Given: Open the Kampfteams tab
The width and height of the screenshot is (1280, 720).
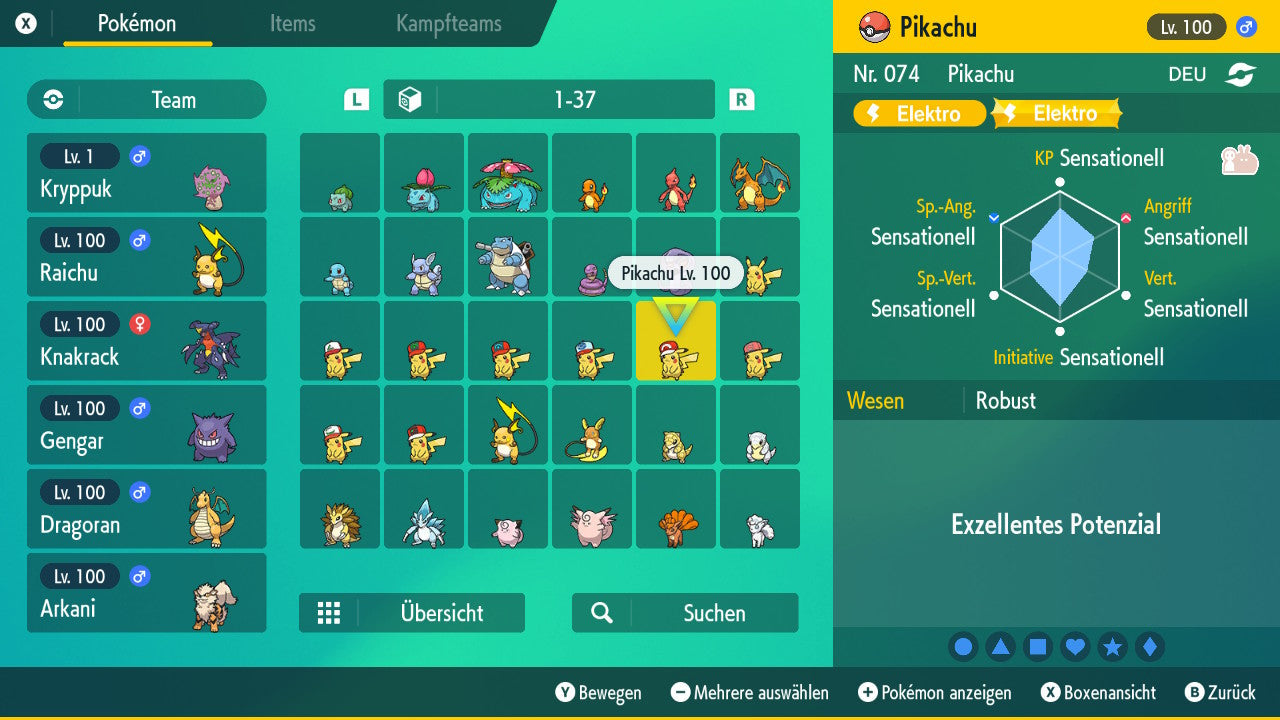Looking at the screenshot, I should pyautogui.click(x=447, y=24).
